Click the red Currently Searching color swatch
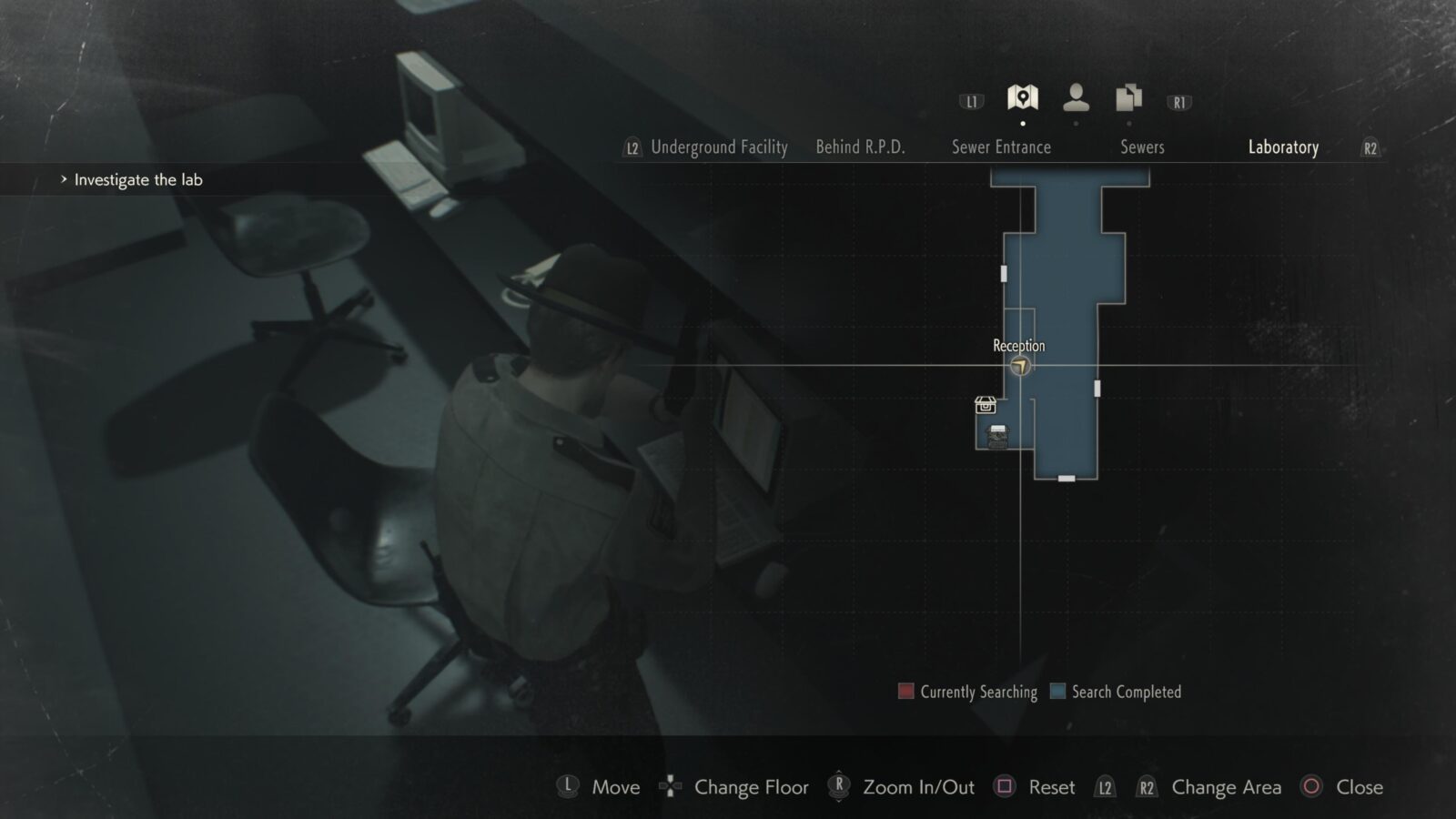 click(x=905, y=692)
